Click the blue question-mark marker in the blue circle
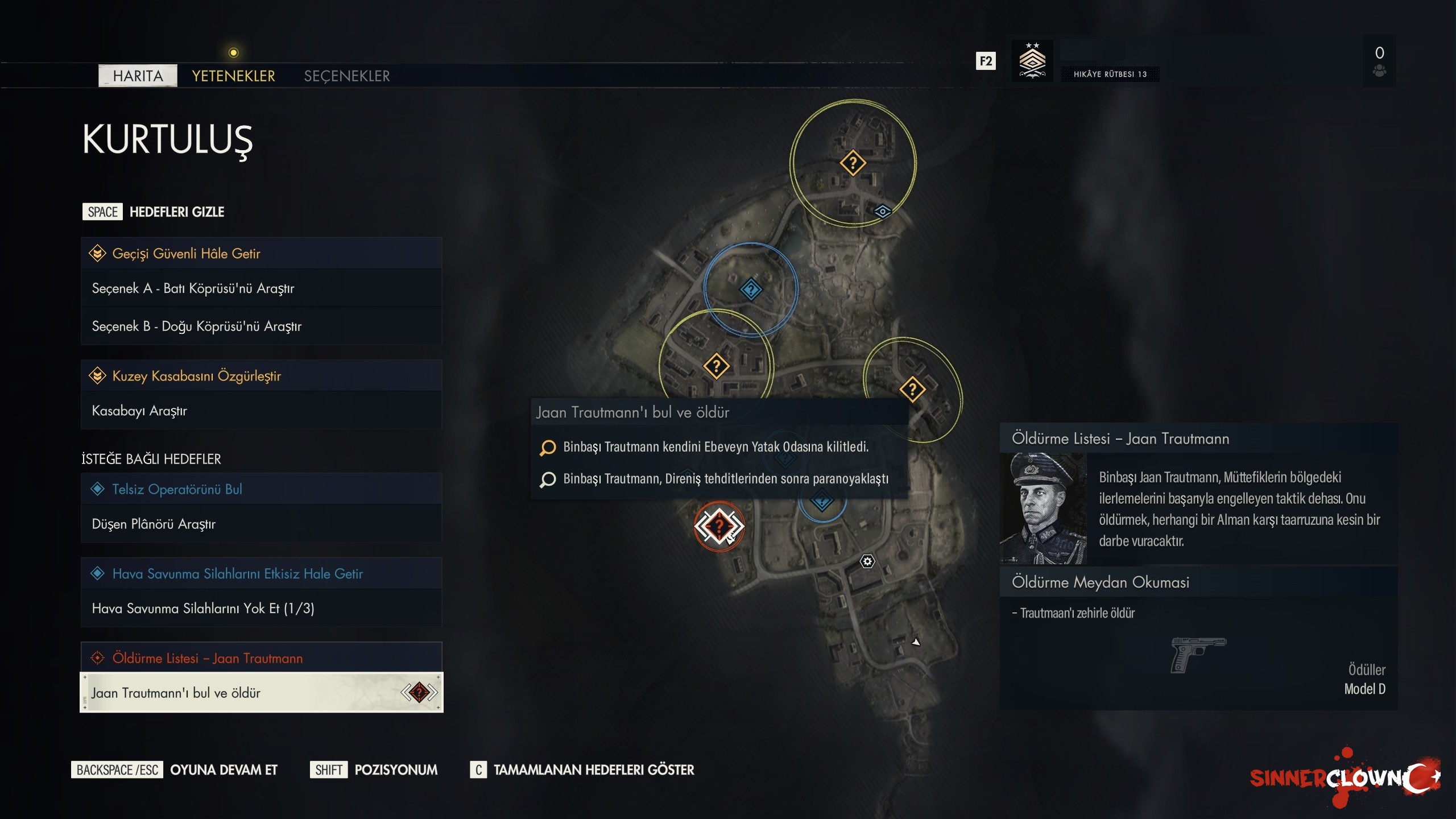Image resolution: width=1456 pixels, height=819 pixels. coord(751,289)
